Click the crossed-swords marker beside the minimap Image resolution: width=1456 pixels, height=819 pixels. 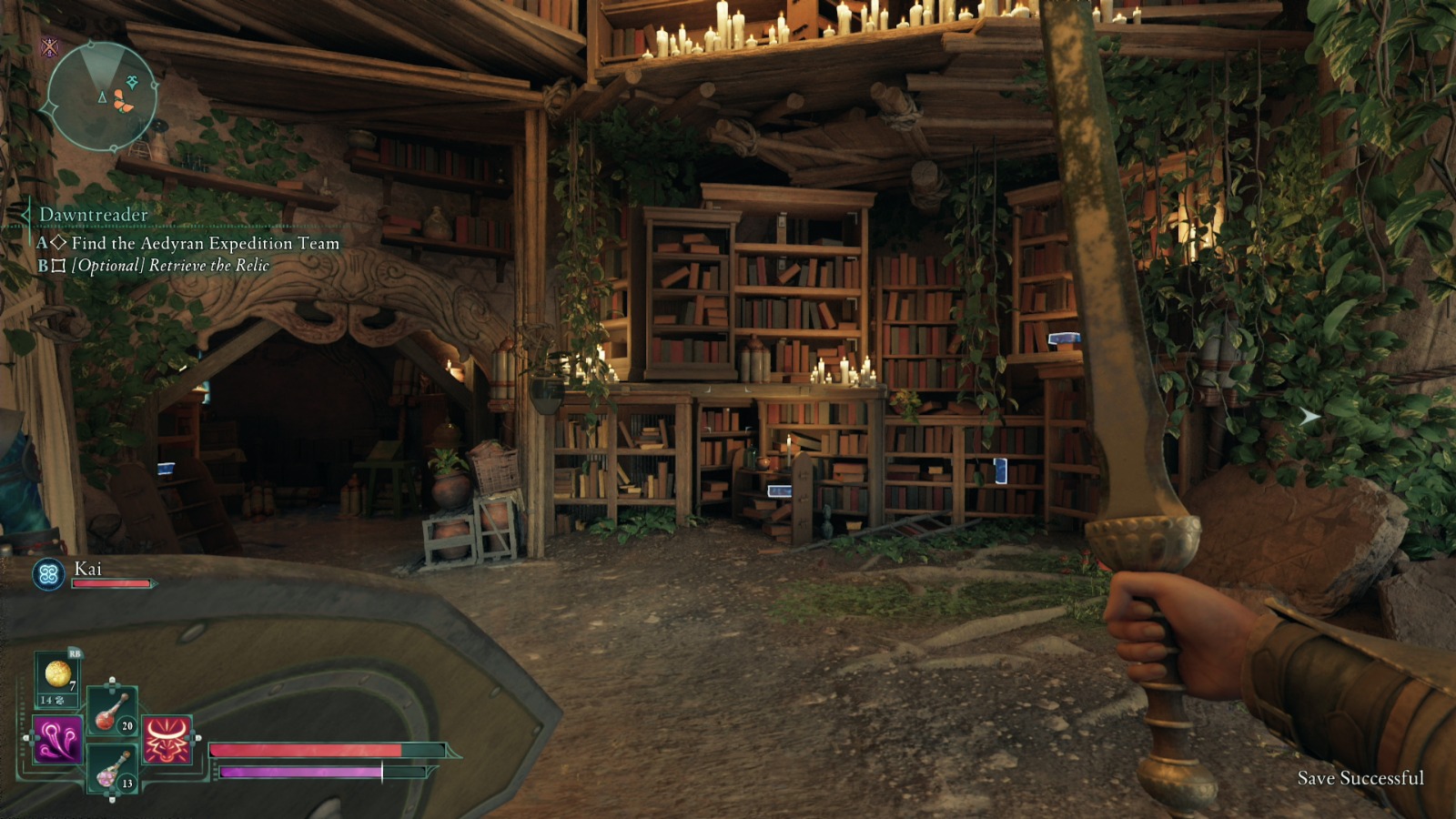tap(48, 48)
